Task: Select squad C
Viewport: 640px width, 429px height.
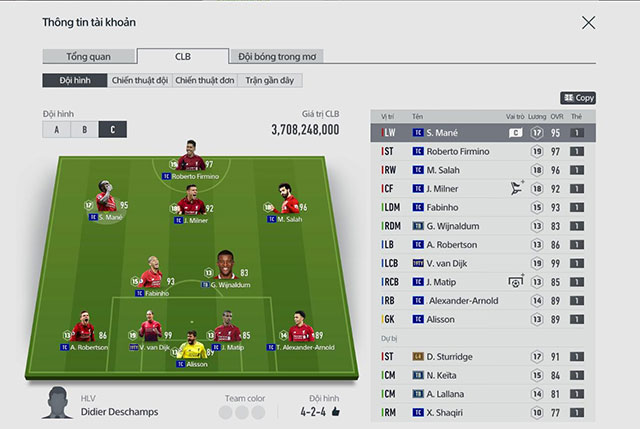Action: 112,130
